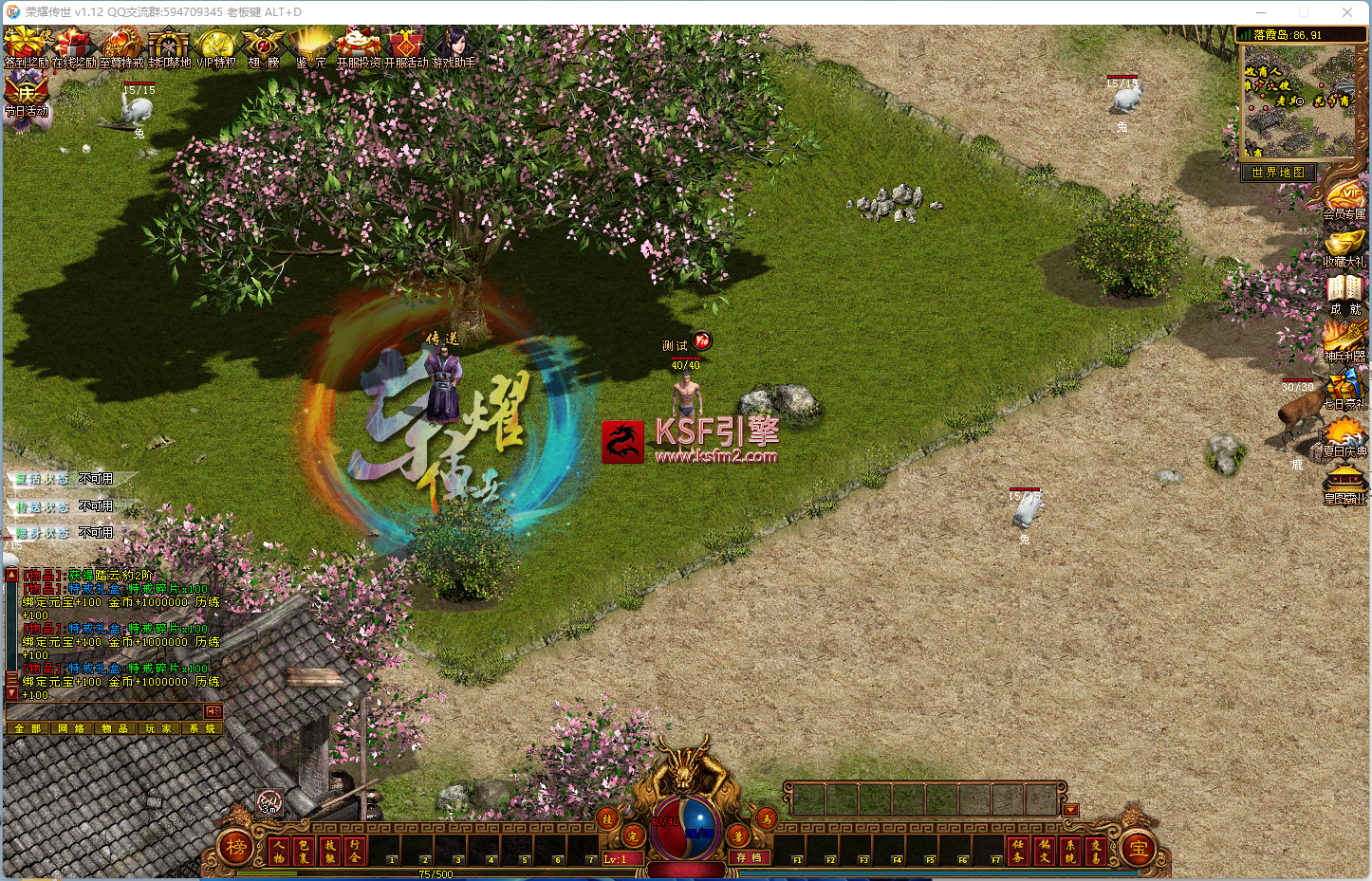Open the 签到奖励 sign-in reward icon
The width and height of the screenshot is (1372, 881).
(x=26, y=46)
